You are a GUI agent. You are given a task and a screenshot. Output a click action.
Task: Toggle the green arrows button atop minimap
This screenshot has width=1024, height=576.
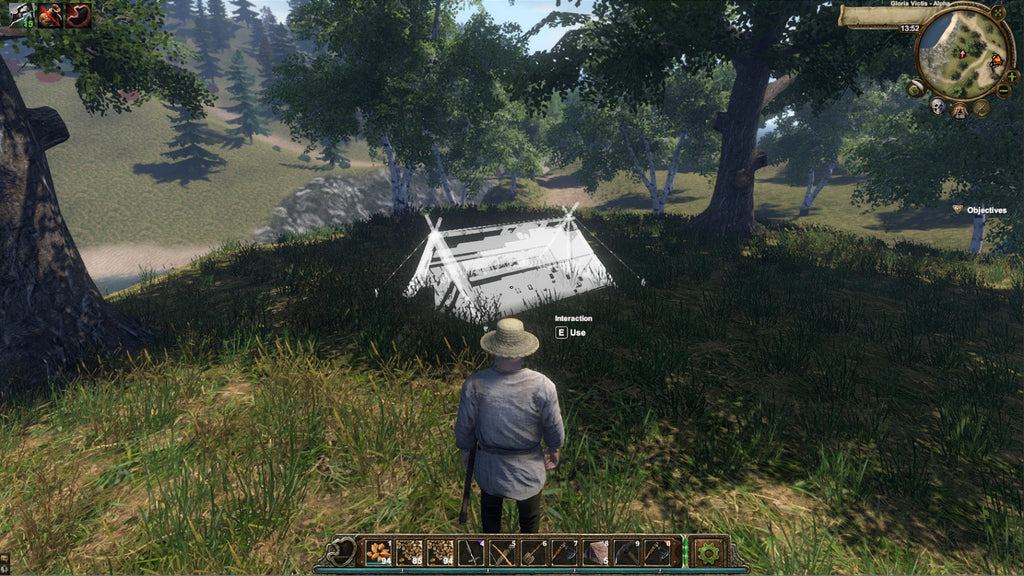pyautogui.click(x=997, y=13)
